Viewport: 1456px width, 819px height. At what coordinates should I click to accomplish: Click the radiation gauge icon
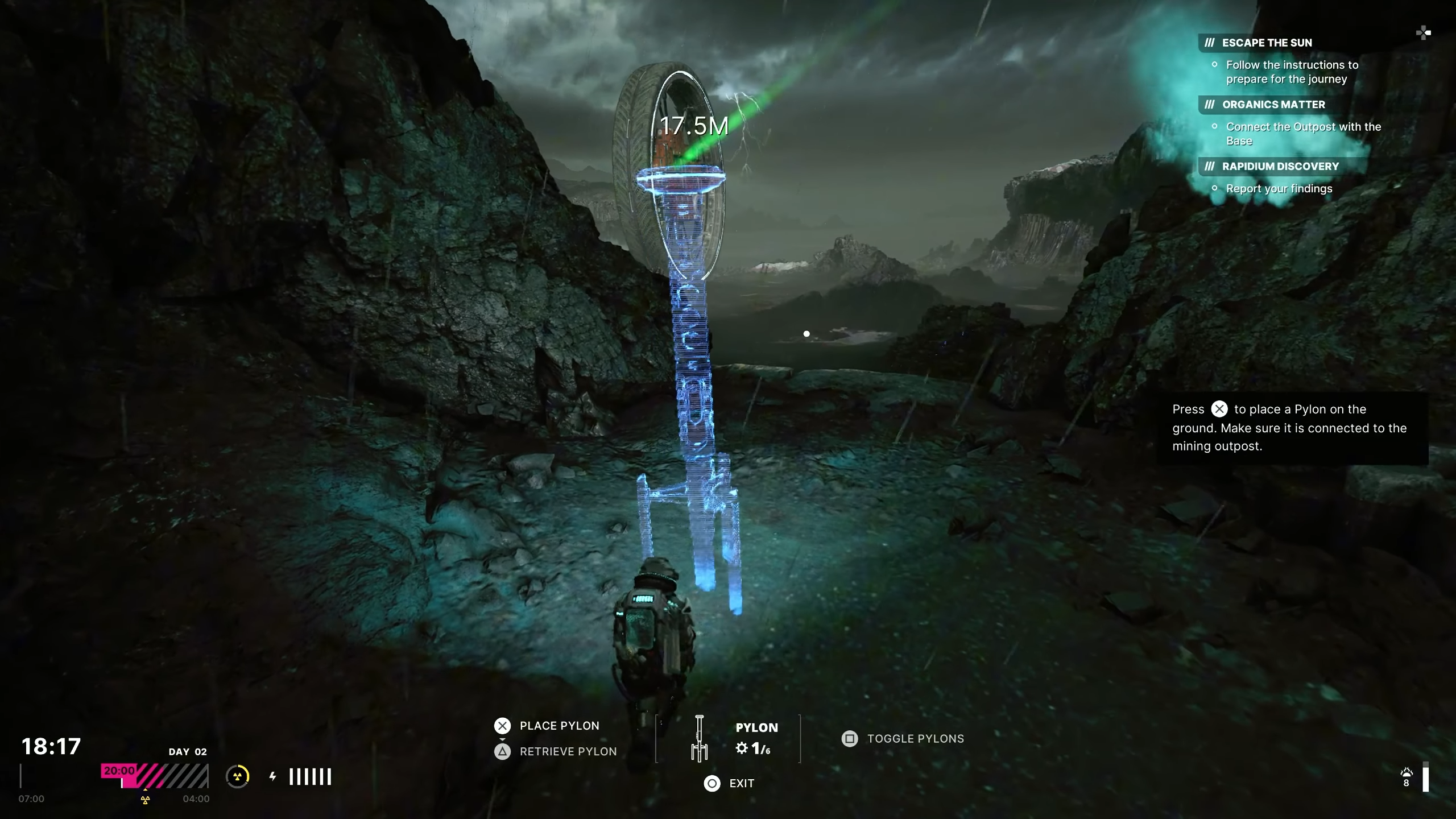coord(238,776)
